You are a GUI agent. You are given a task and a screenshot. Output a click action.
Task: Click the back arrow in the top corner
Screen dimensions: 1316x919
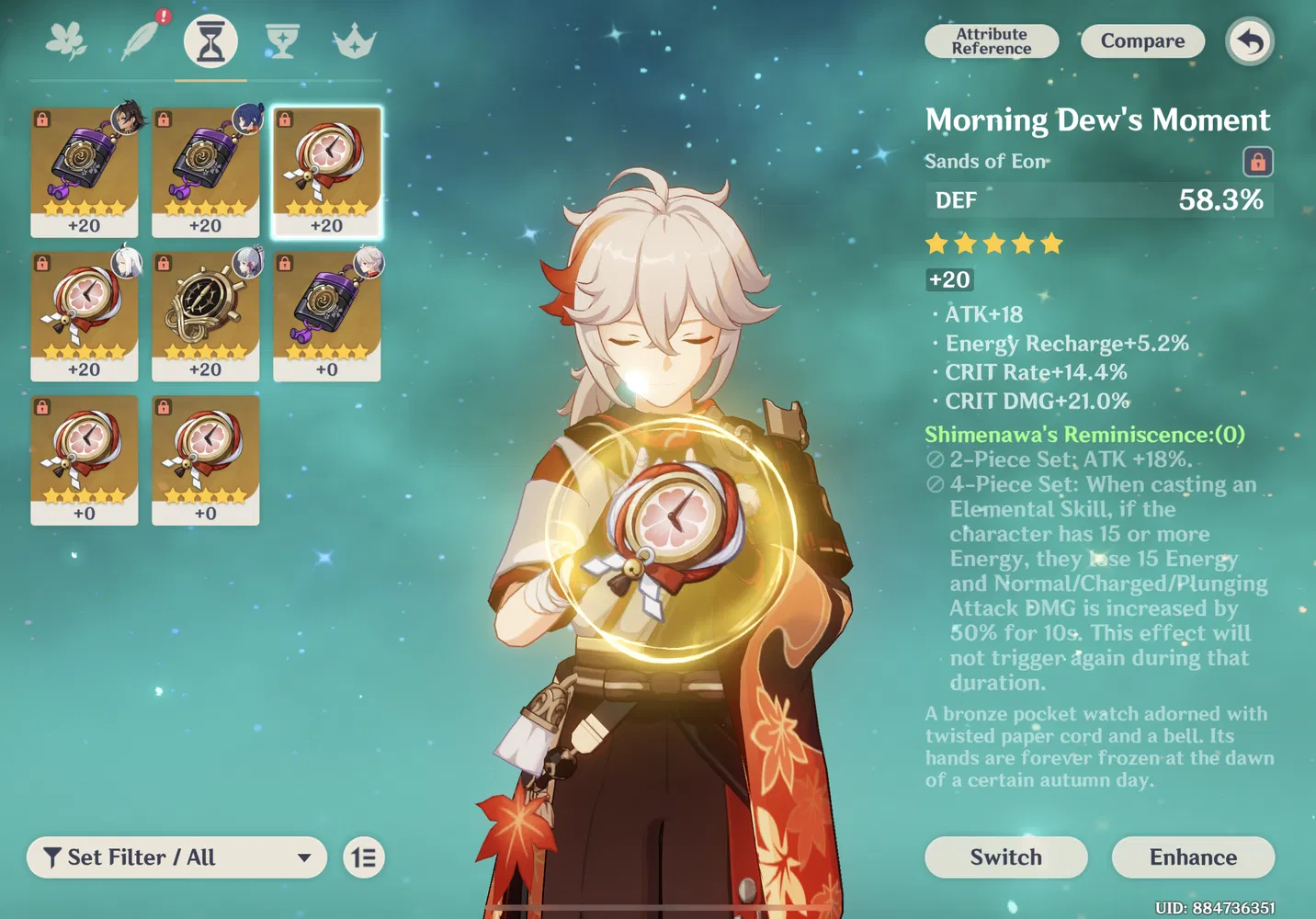tap(1249, 41)
